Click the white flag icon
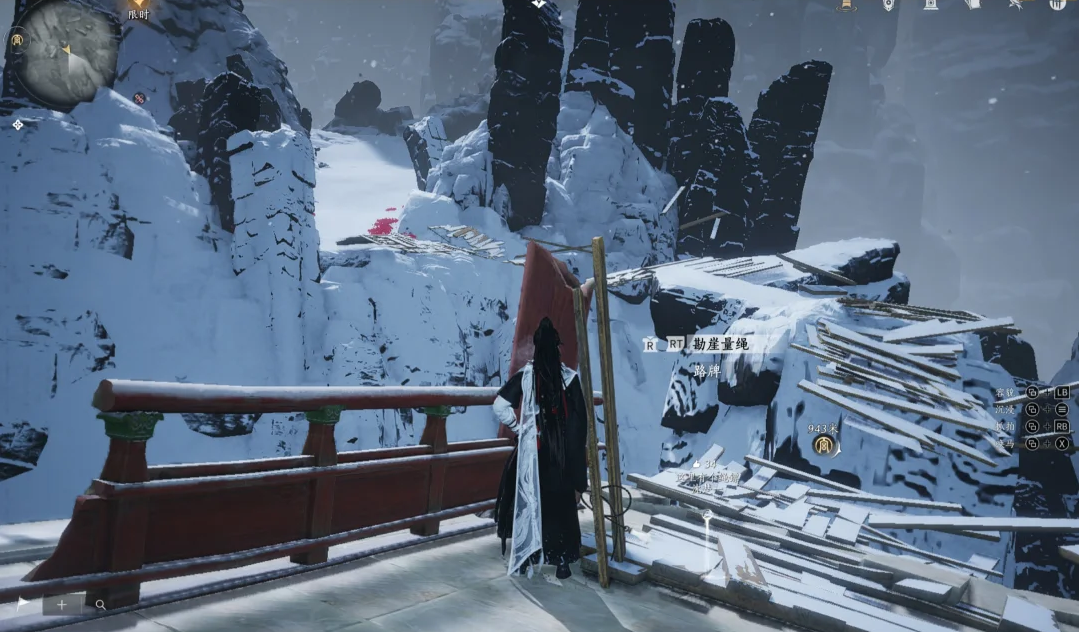Viewport: 1080px width, 632px height. click(x=23, y=603)
